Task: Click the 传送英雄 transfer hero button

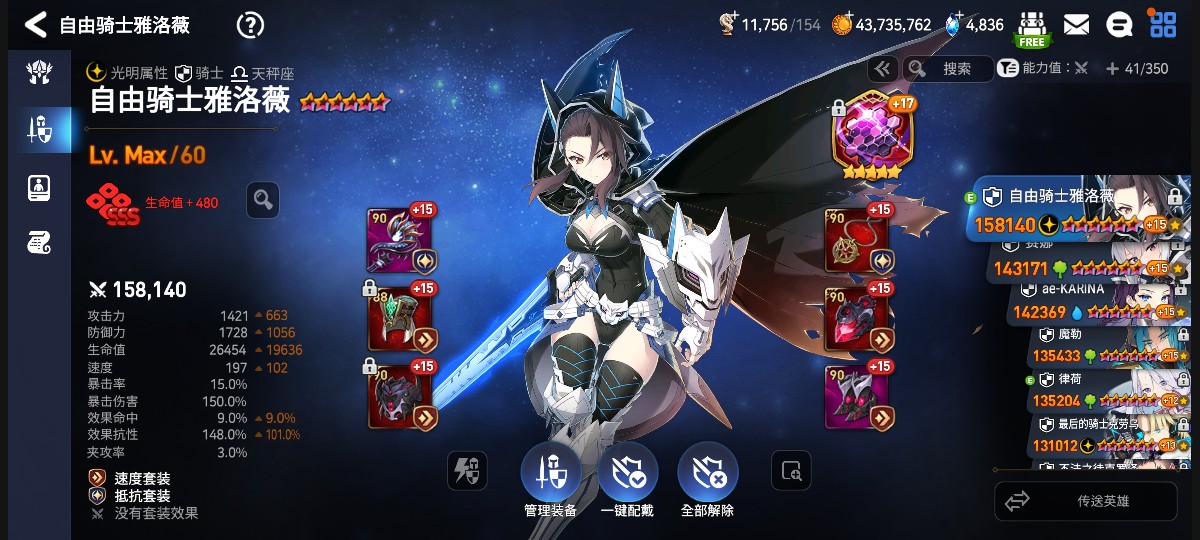Action: click(x=1086, y=501)
